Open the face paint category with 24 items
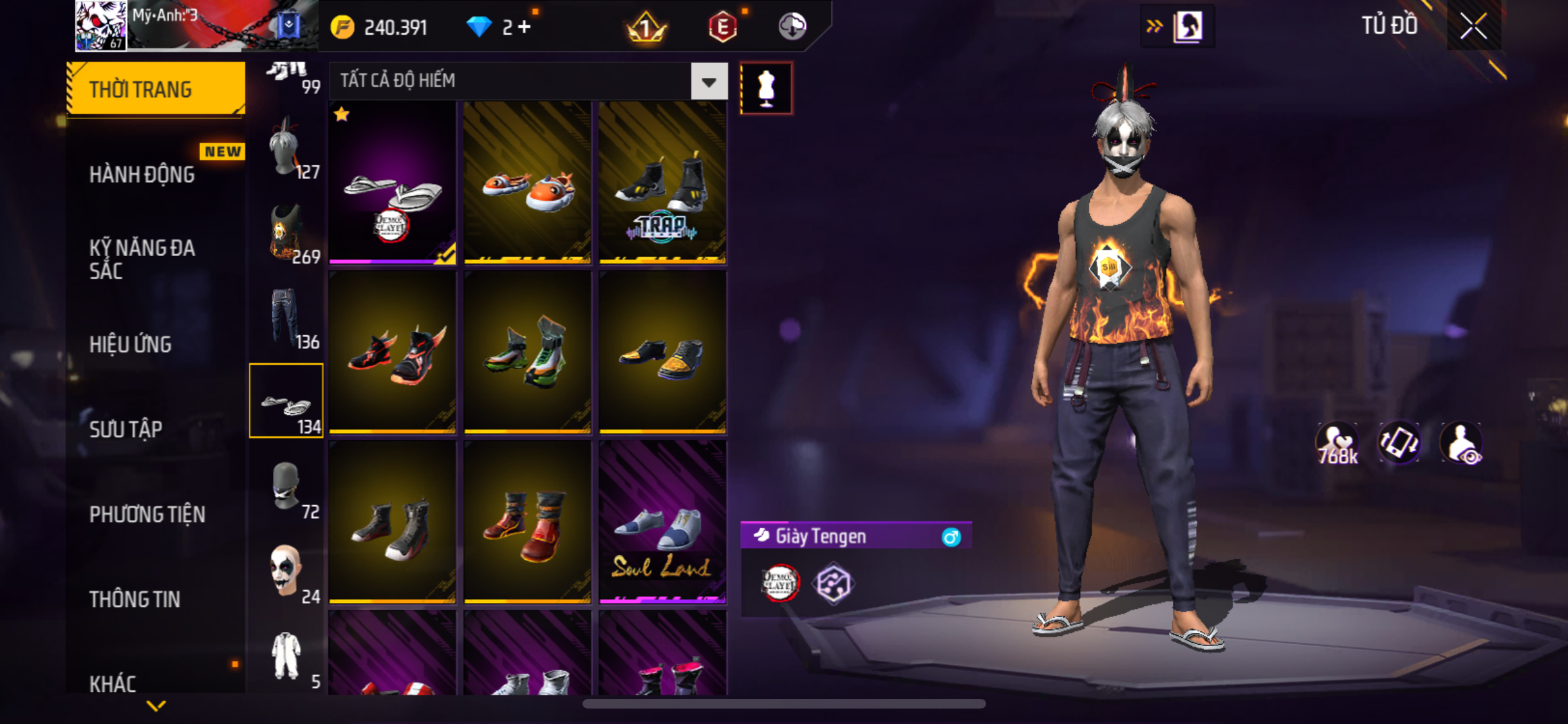Viewport: 1568px width, 724px height. pos(286,571)
